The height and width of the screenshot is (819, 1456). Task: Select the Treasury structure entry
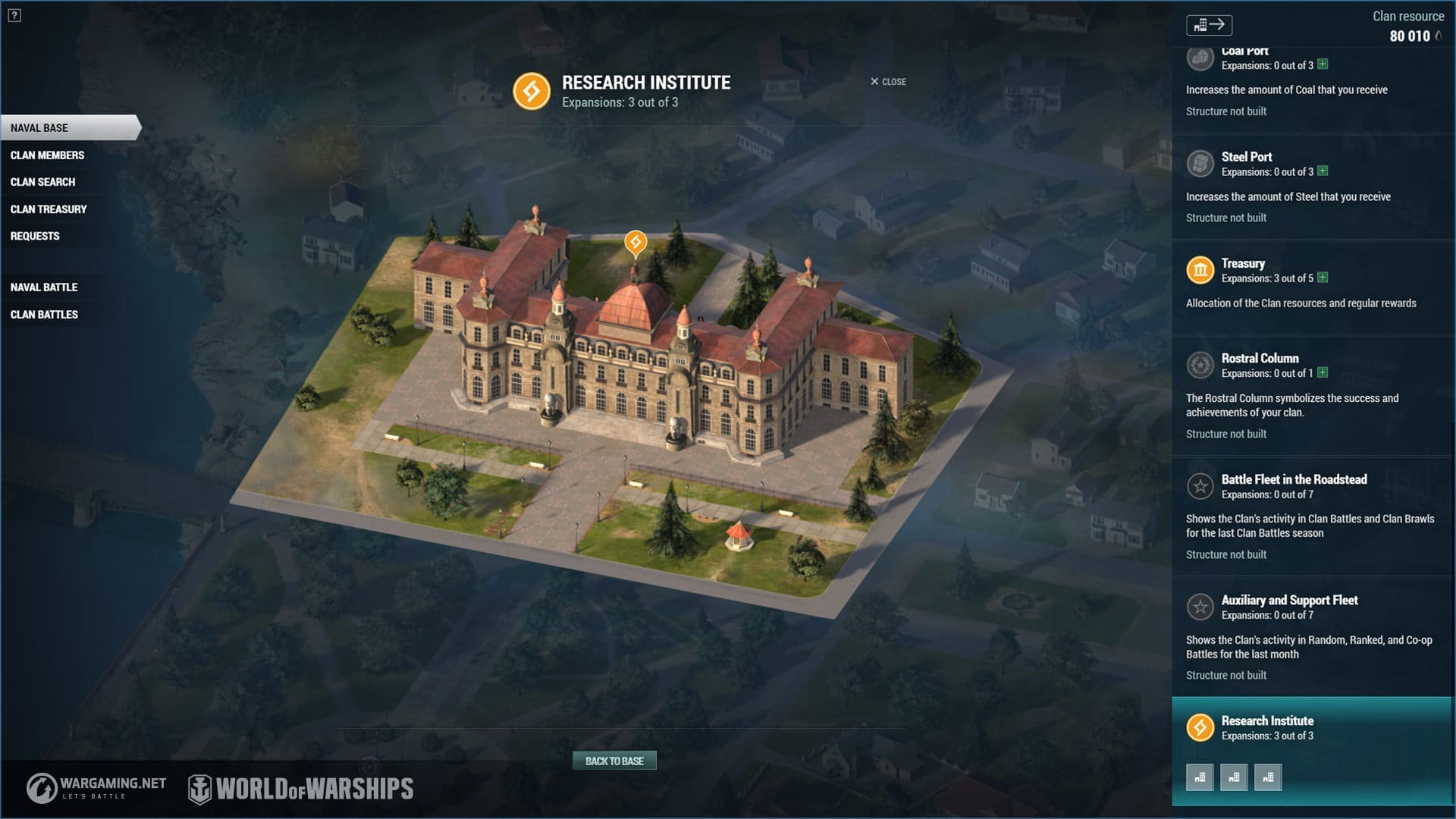coord(1243,264)
